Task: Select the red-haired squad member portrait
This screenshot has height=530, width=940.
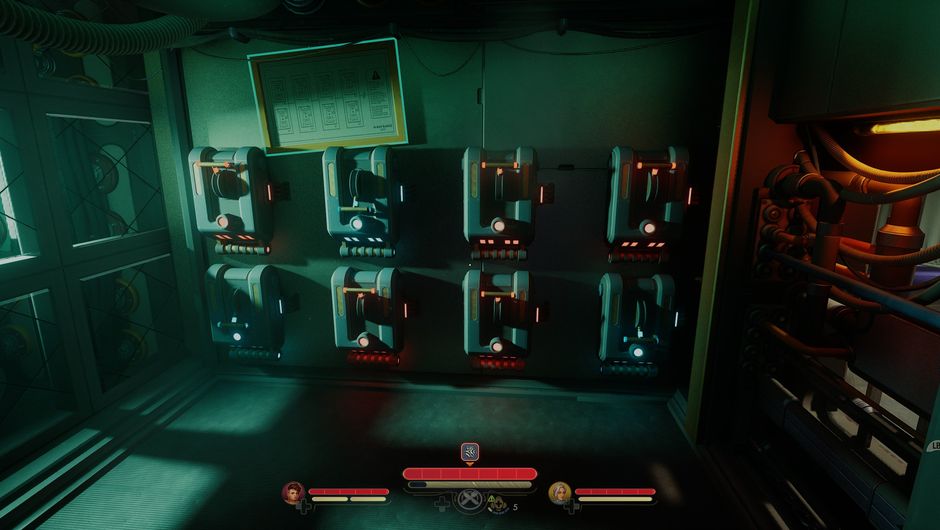Action: [294, 492]
